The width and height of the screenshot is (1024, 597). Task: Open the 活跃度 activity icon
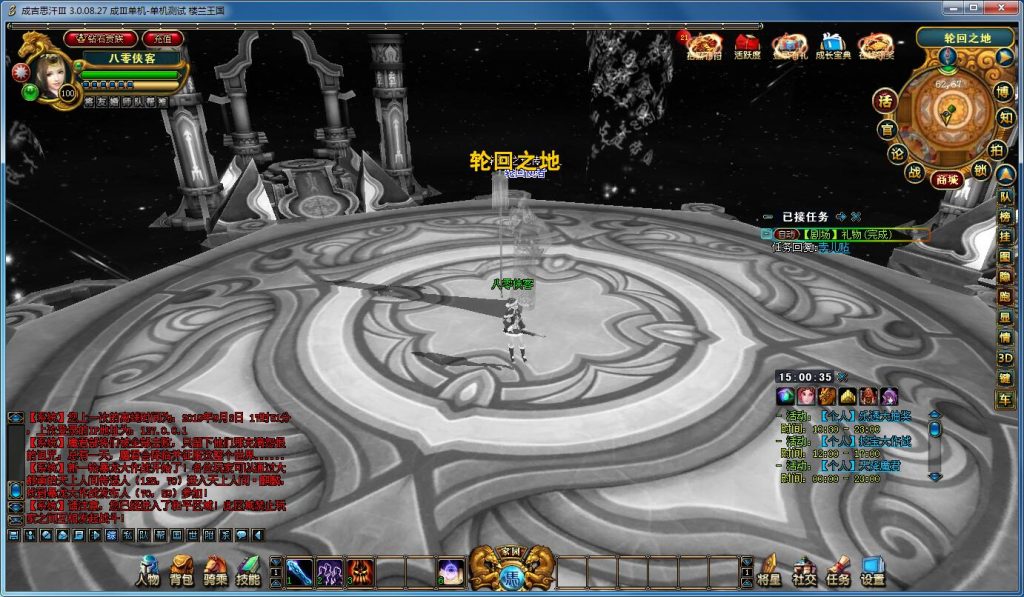pyautogui.click(x=747, y=46)
